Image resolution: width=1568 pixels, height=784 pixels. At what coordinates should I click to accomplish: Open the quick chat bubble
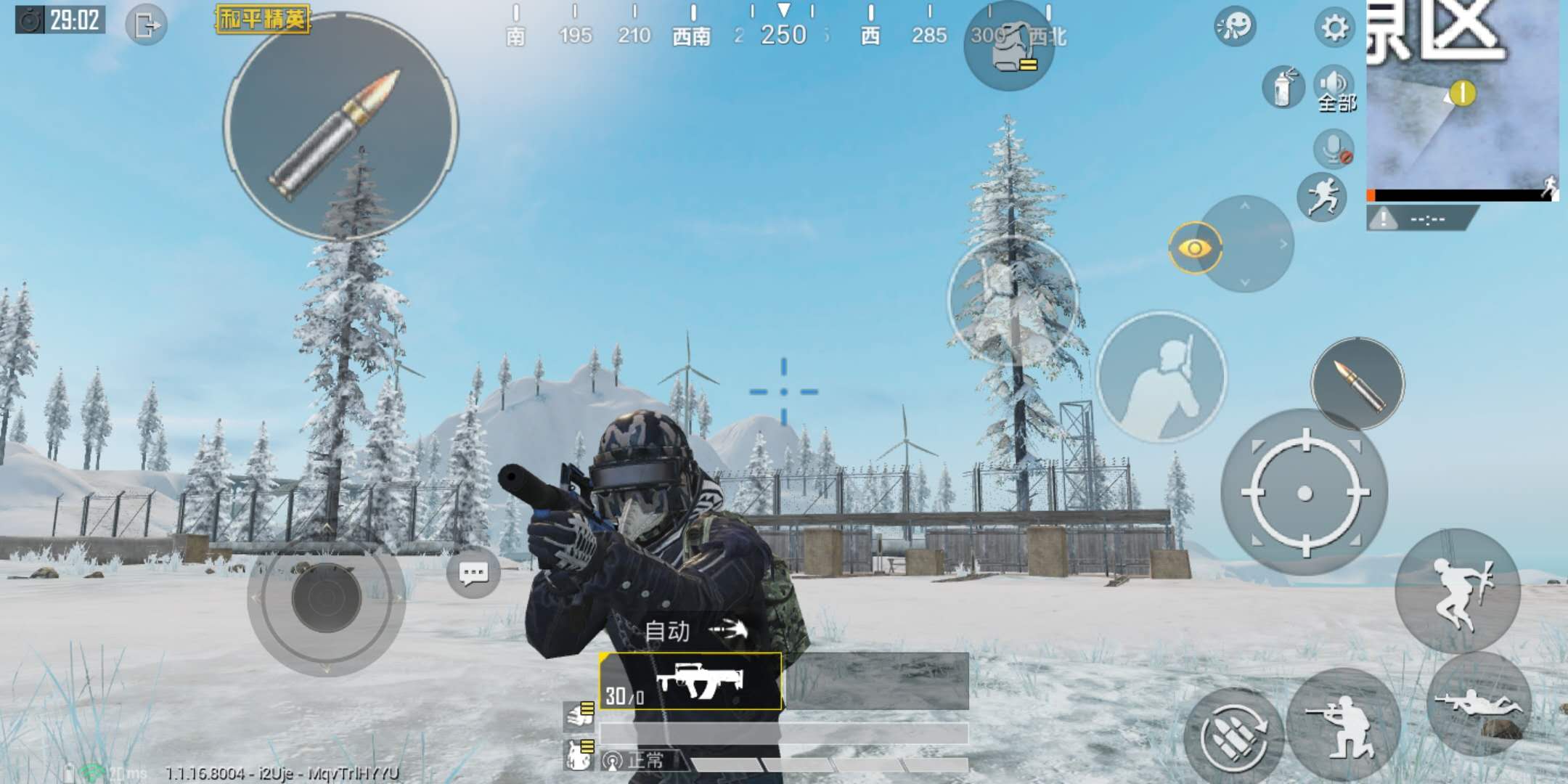pyautogui.click(x=473, y=573)
